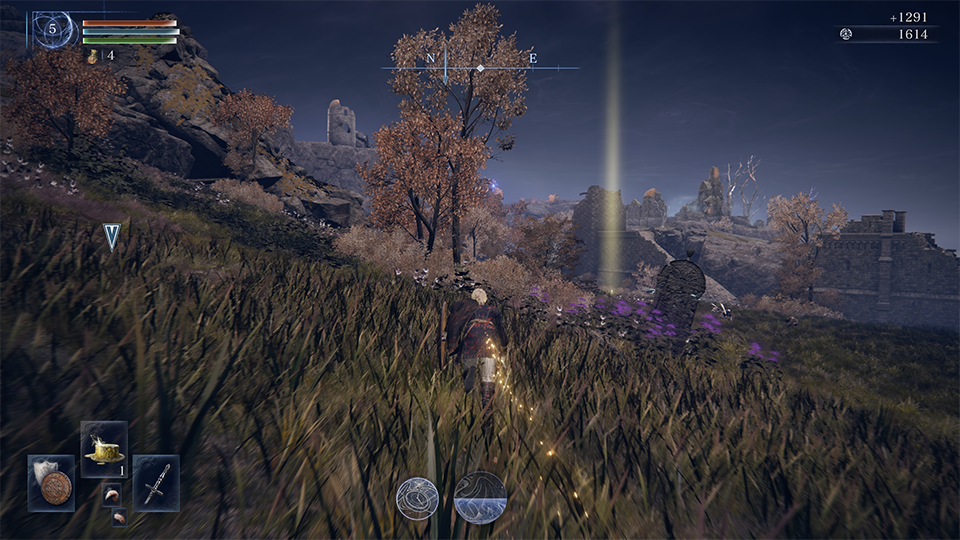Screen dimensions: 960x540
Task: Select the sword weapon slot
Action: [156, 483]
